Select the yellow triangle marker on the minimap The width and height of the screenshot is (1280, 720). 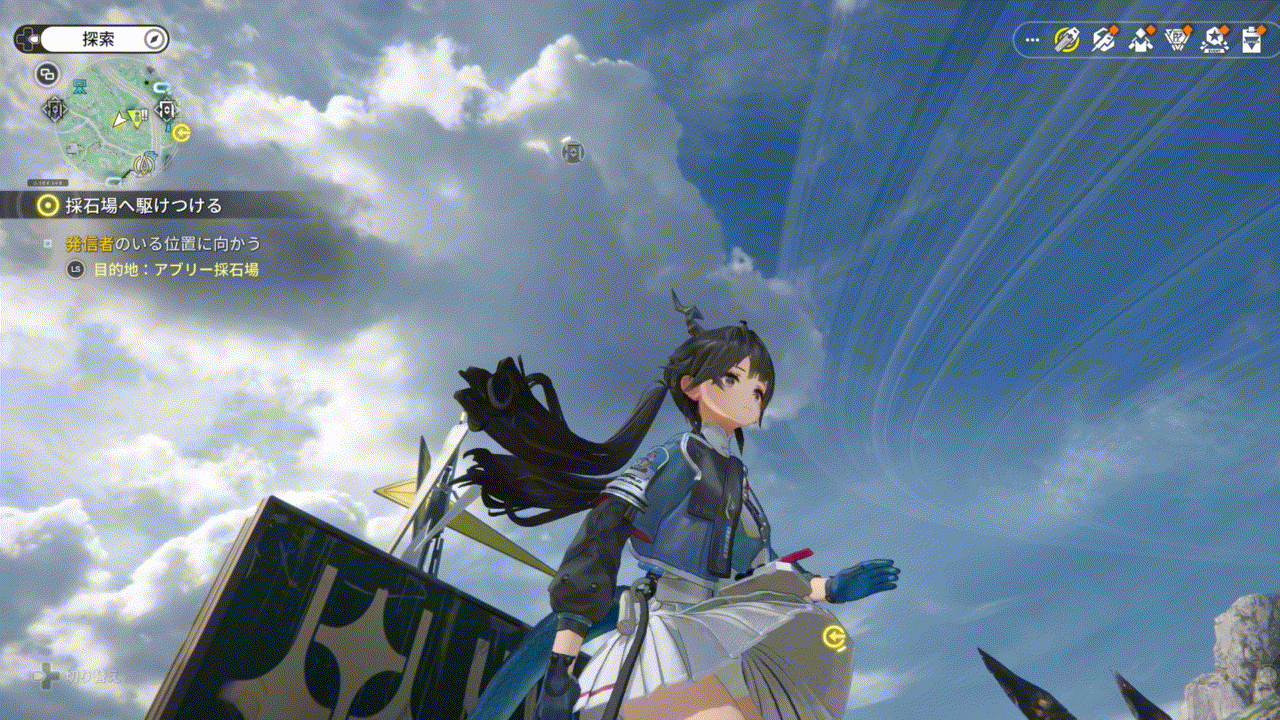pos(120,120)
